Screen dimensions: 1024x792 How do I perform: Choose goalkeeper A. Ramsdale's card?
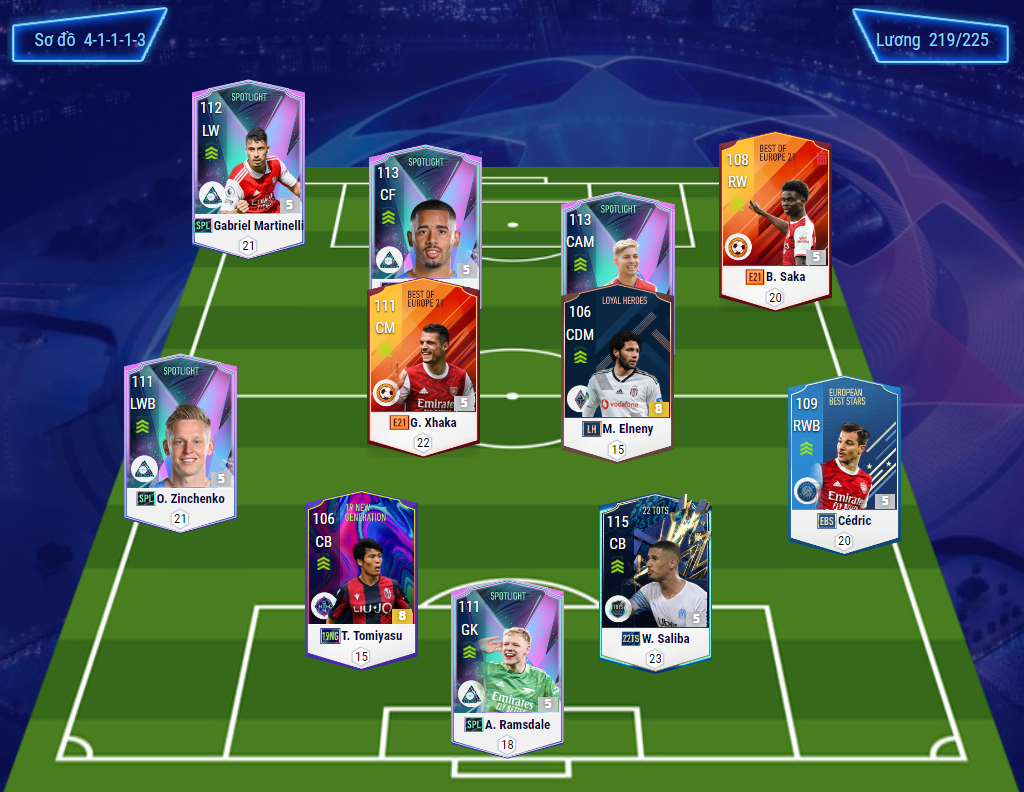507,665
